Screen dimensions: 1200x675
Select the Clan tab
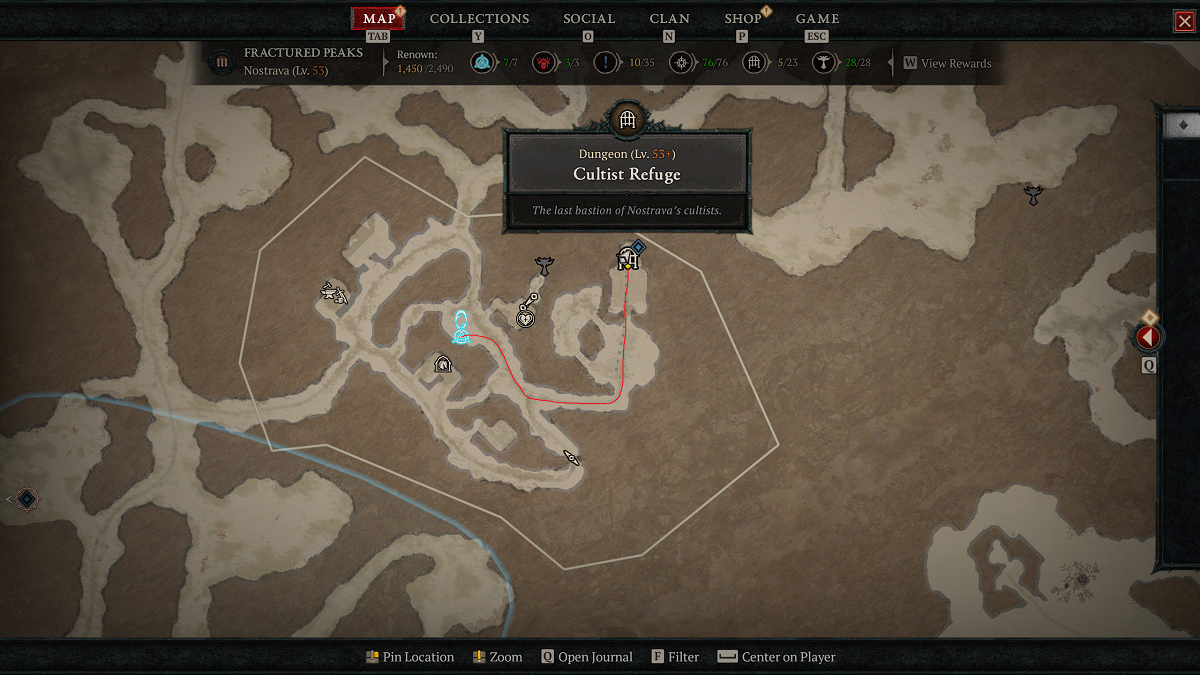tap(669, 19)
